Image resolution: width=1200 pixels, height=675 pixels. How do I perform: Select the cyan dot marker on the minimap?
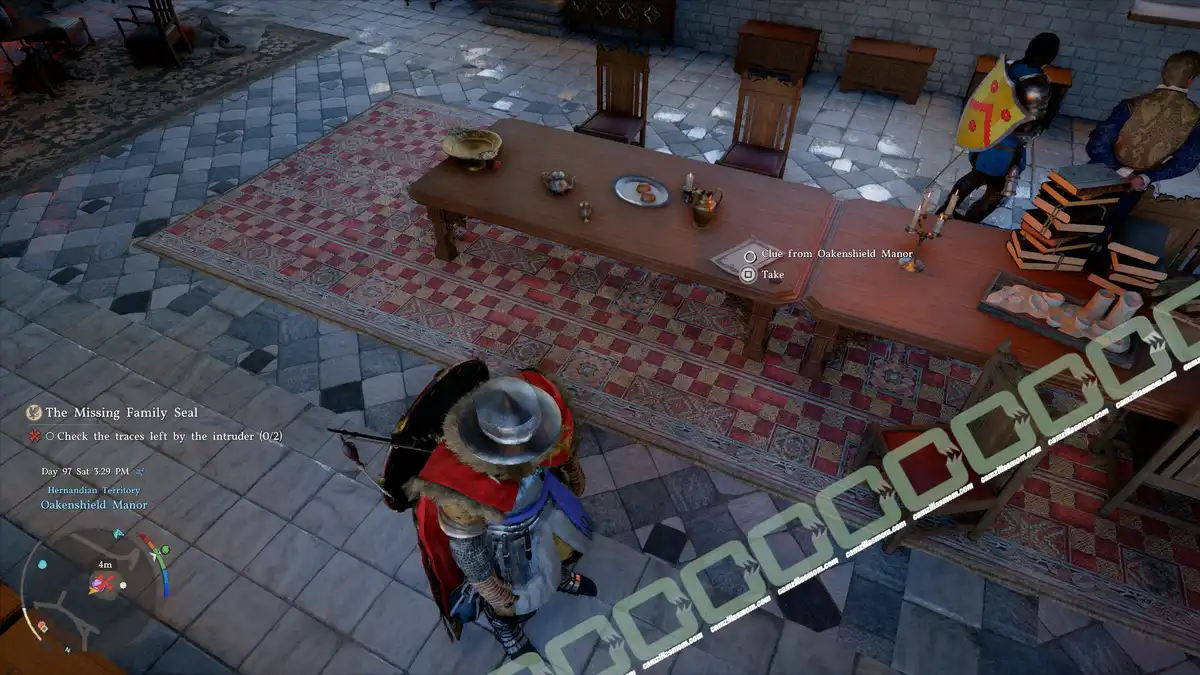coord(42,564)
